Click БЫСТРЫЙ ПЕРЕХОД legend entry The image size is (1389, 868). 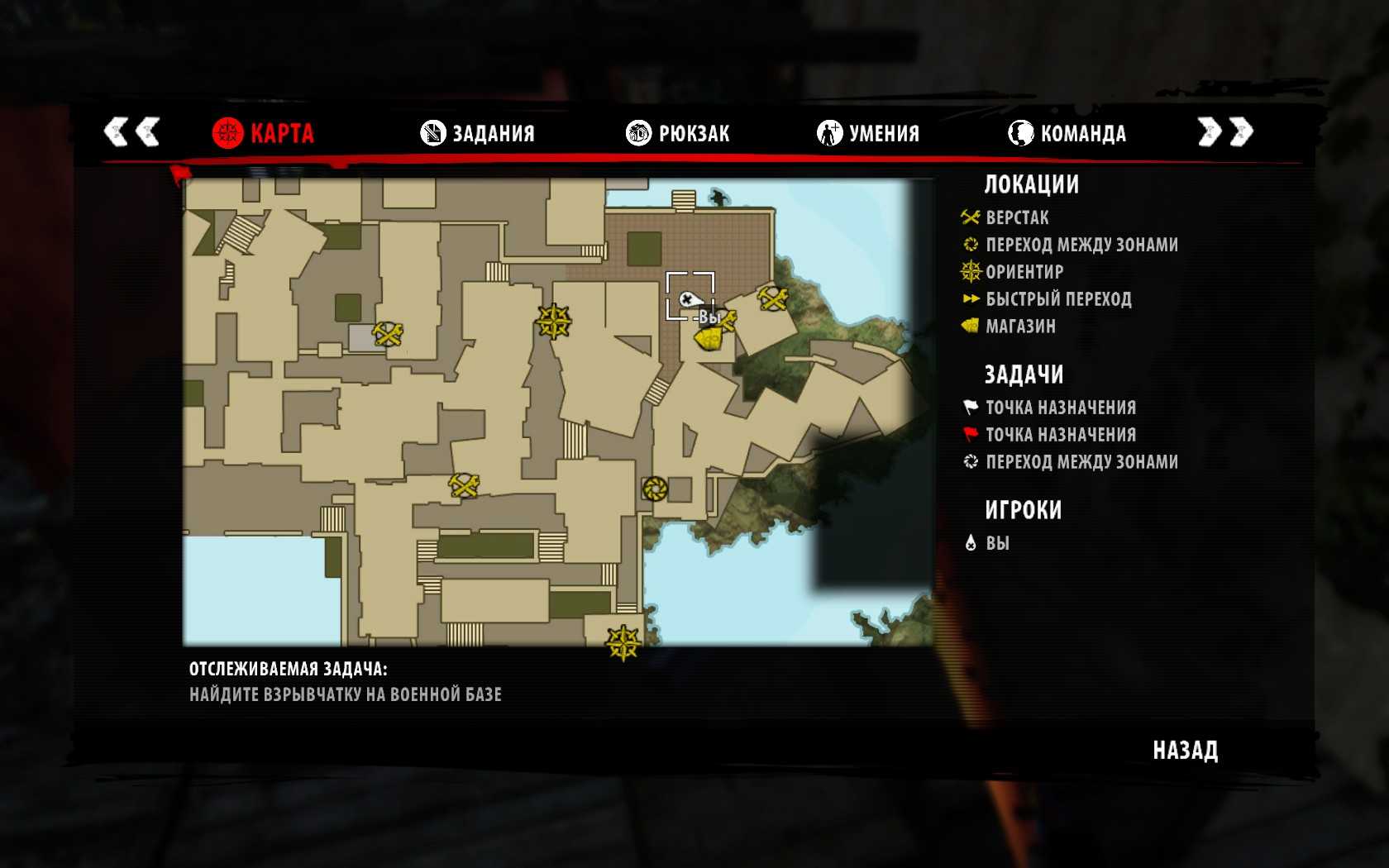[1057, 299]
